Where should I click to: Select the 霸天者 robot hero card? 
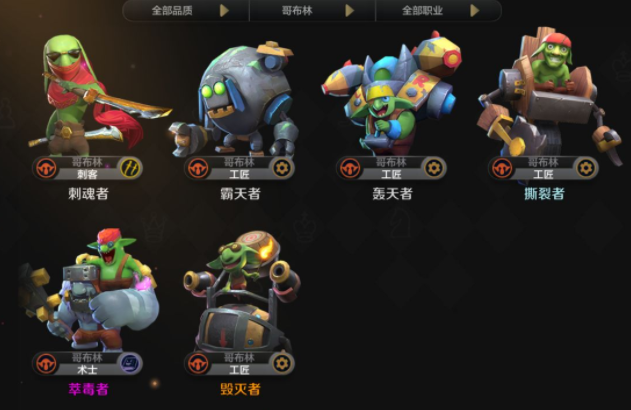(239, 100)
